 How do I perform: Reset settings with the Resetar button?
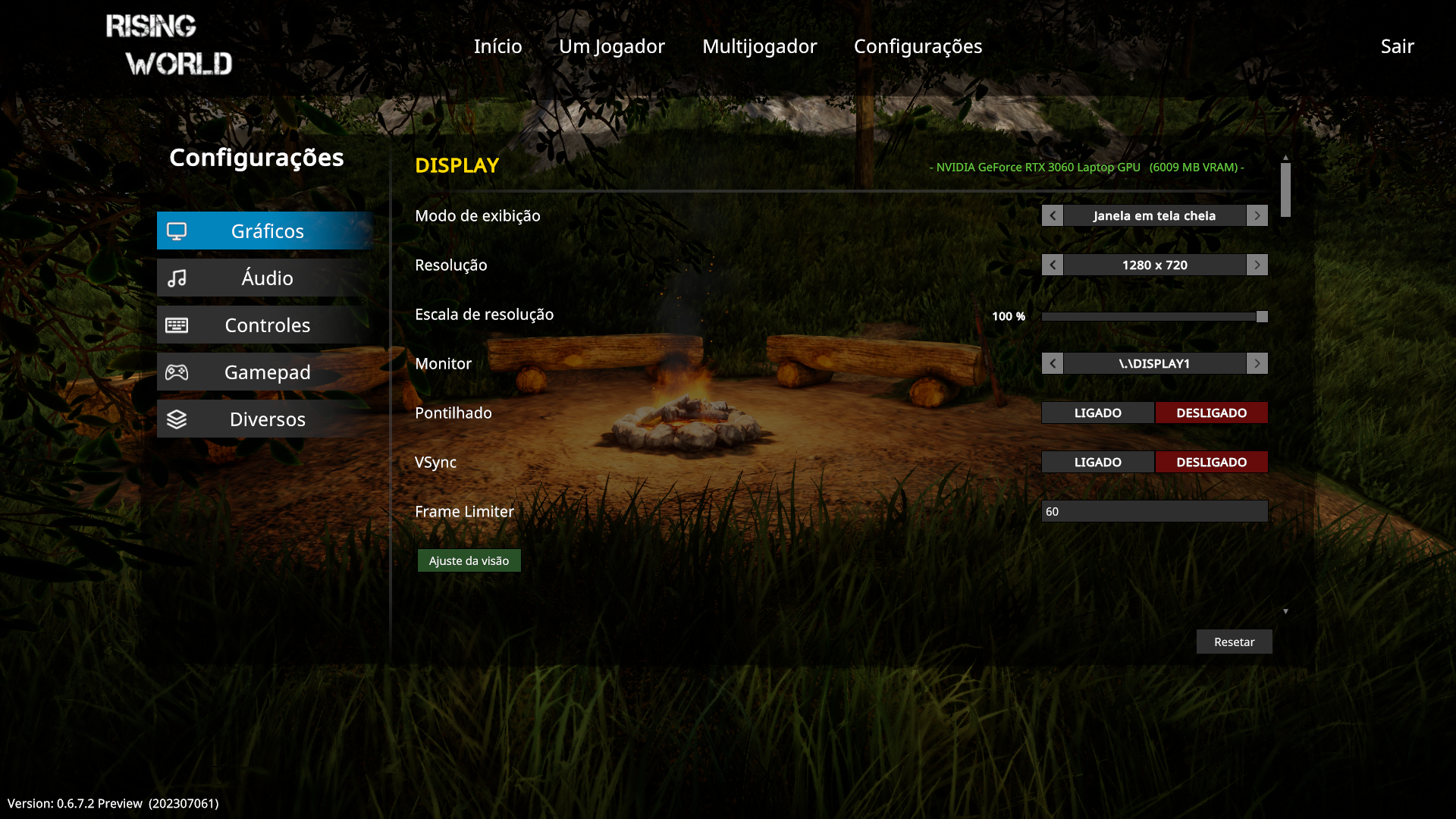tap(1234, 642)
